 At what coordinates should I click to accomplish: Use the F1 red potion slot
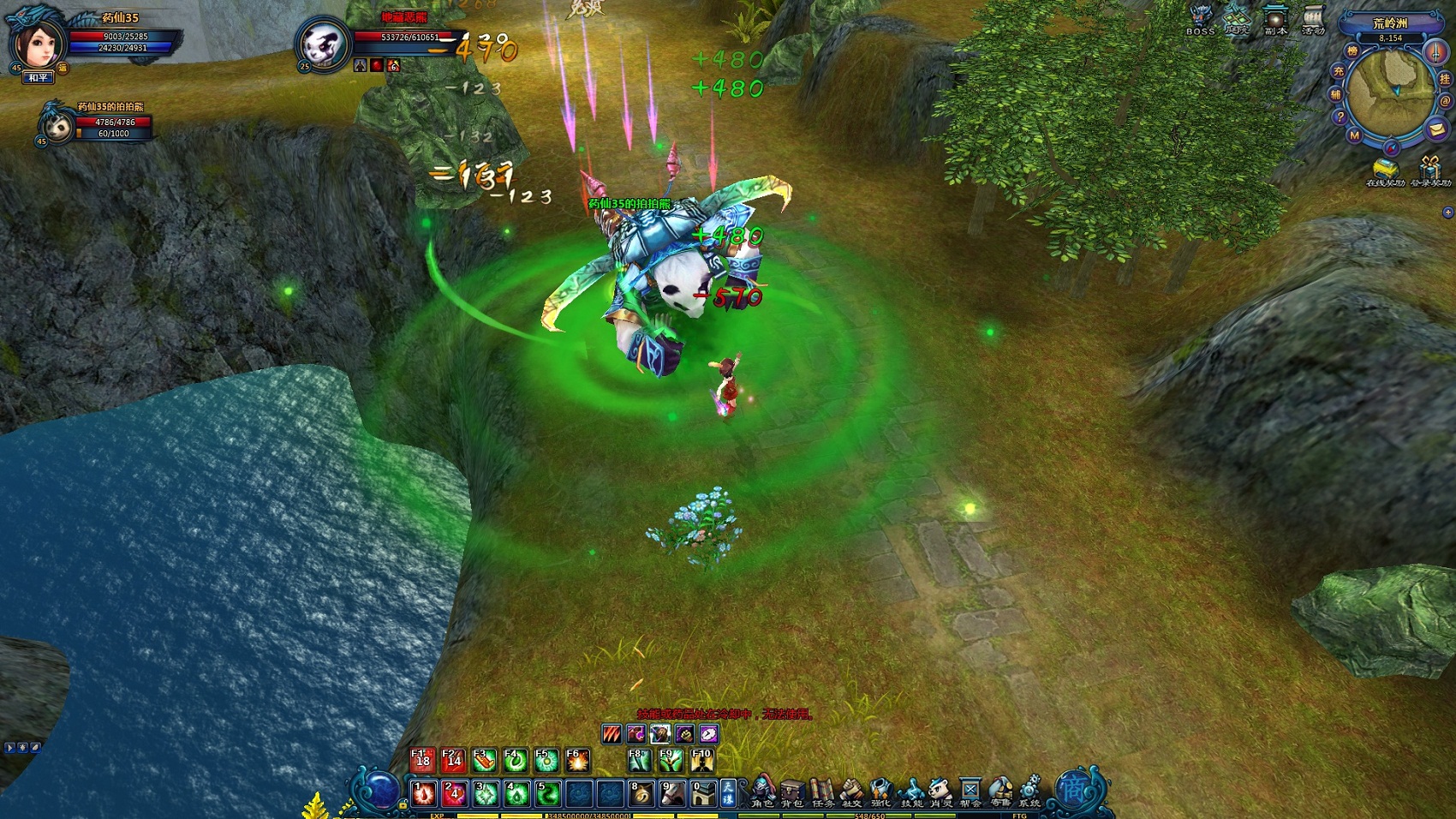(x=422, y=760)
